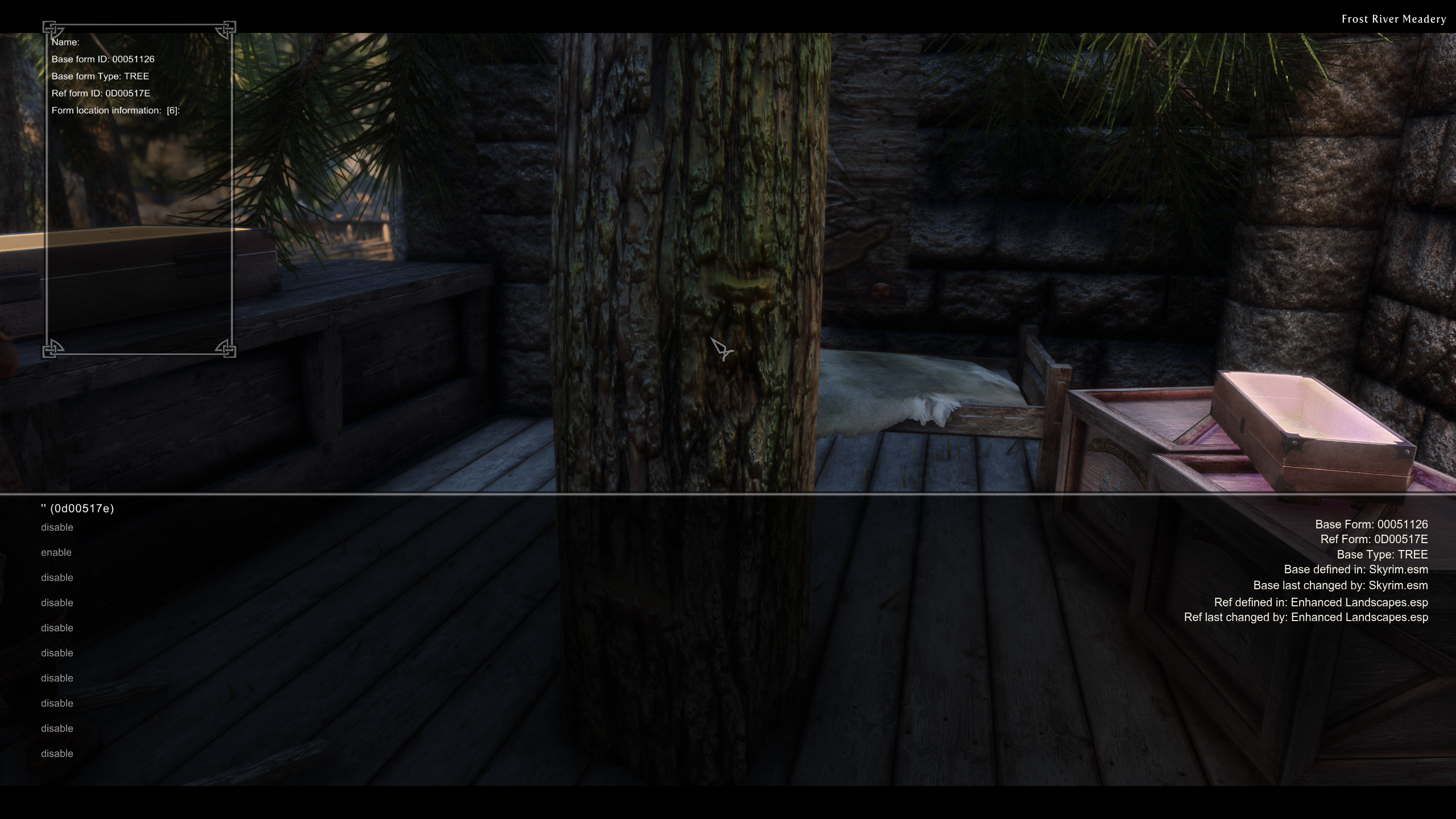
Task: Select the Ref form ID row
Action: pos(101,93)
